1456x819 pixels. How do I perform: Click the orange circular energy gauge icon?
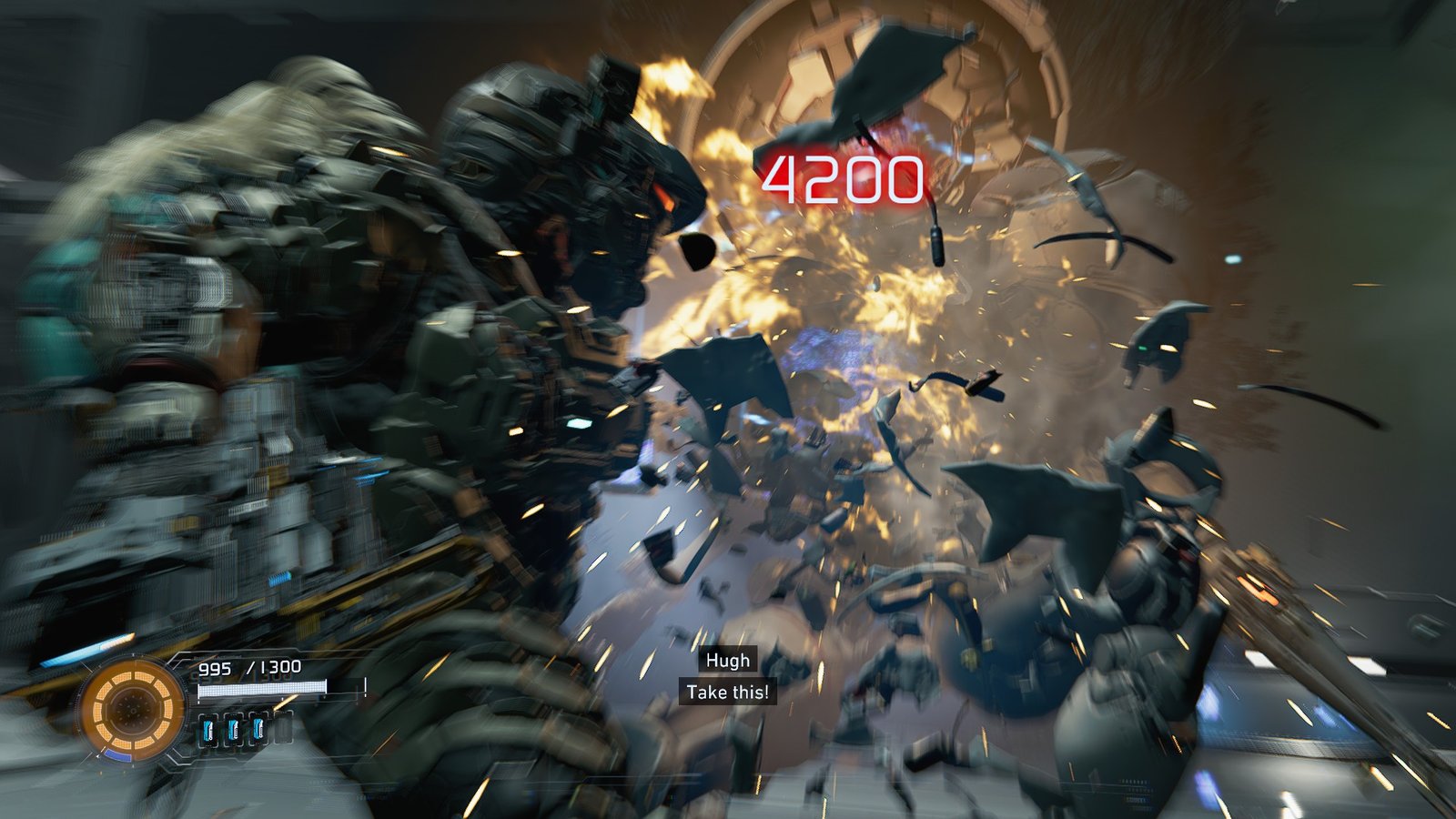pos(130,707)
